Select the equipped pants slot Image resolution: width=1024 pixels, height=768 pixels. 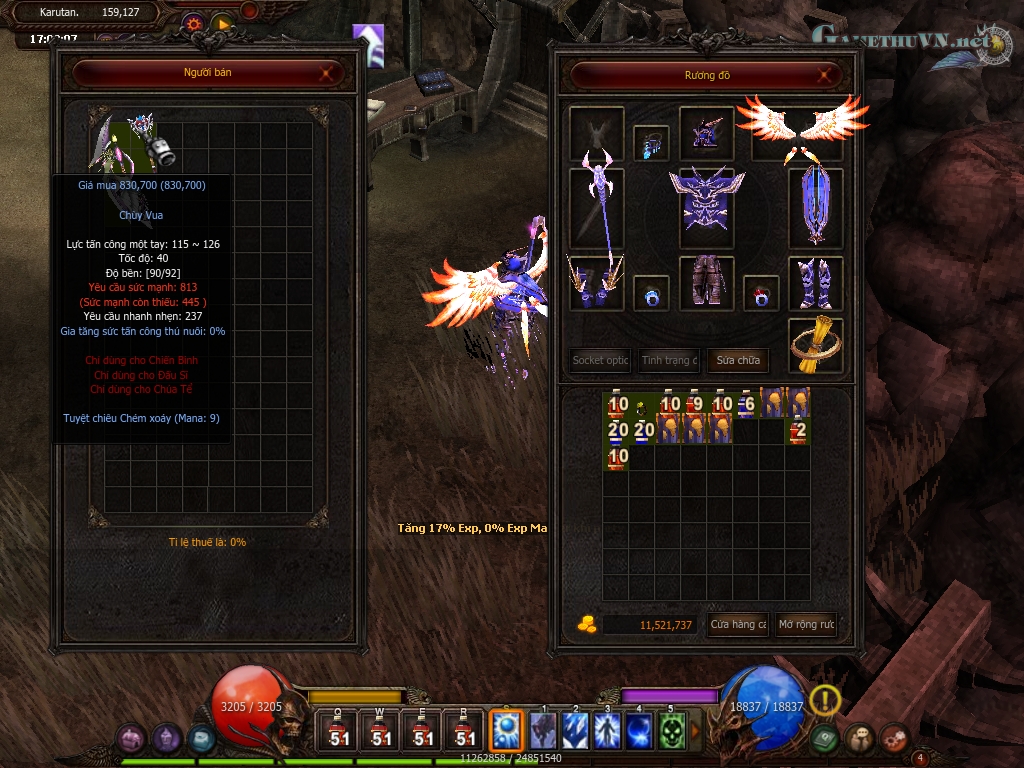tap(707, 283)
